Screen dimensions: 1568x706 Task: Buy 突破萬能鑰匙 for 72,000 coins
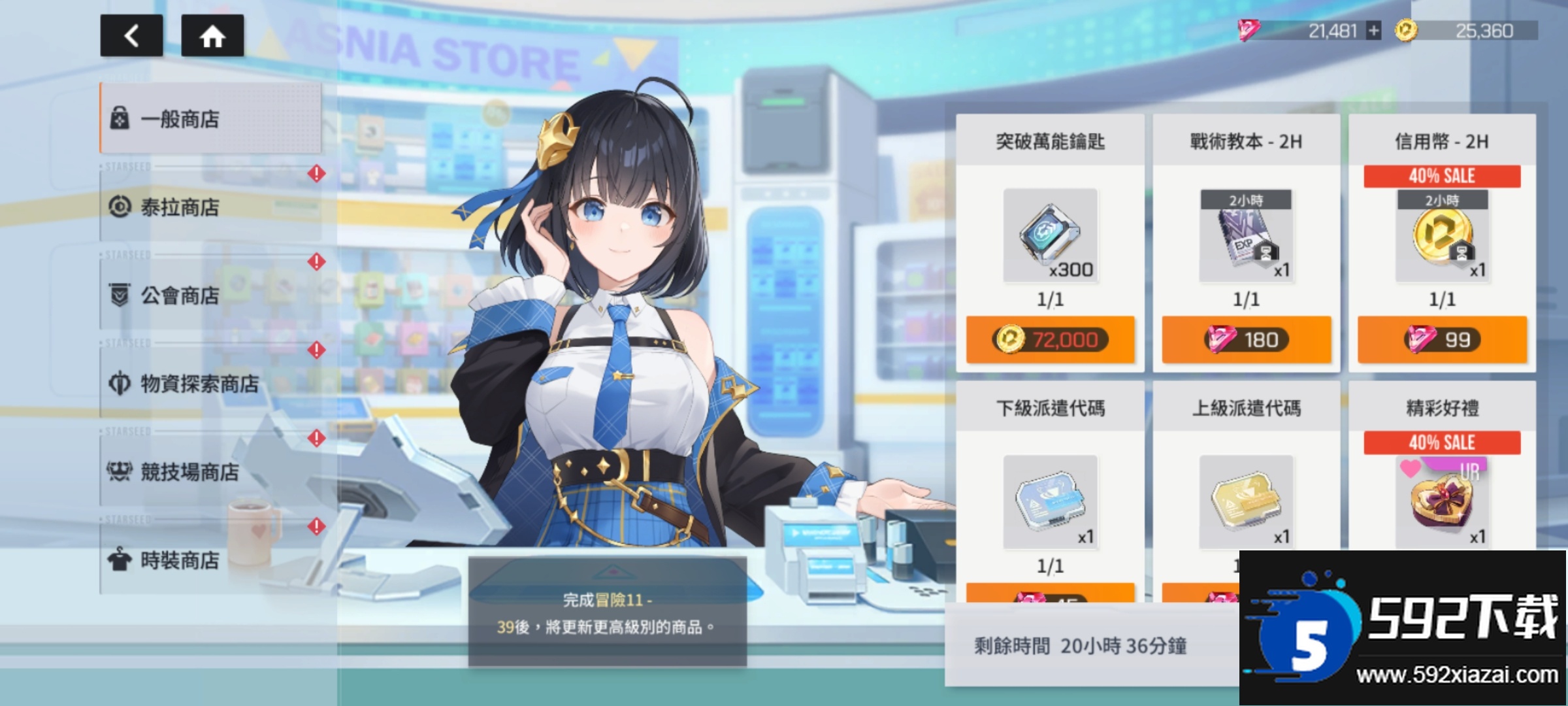[x=1050, y=340]
